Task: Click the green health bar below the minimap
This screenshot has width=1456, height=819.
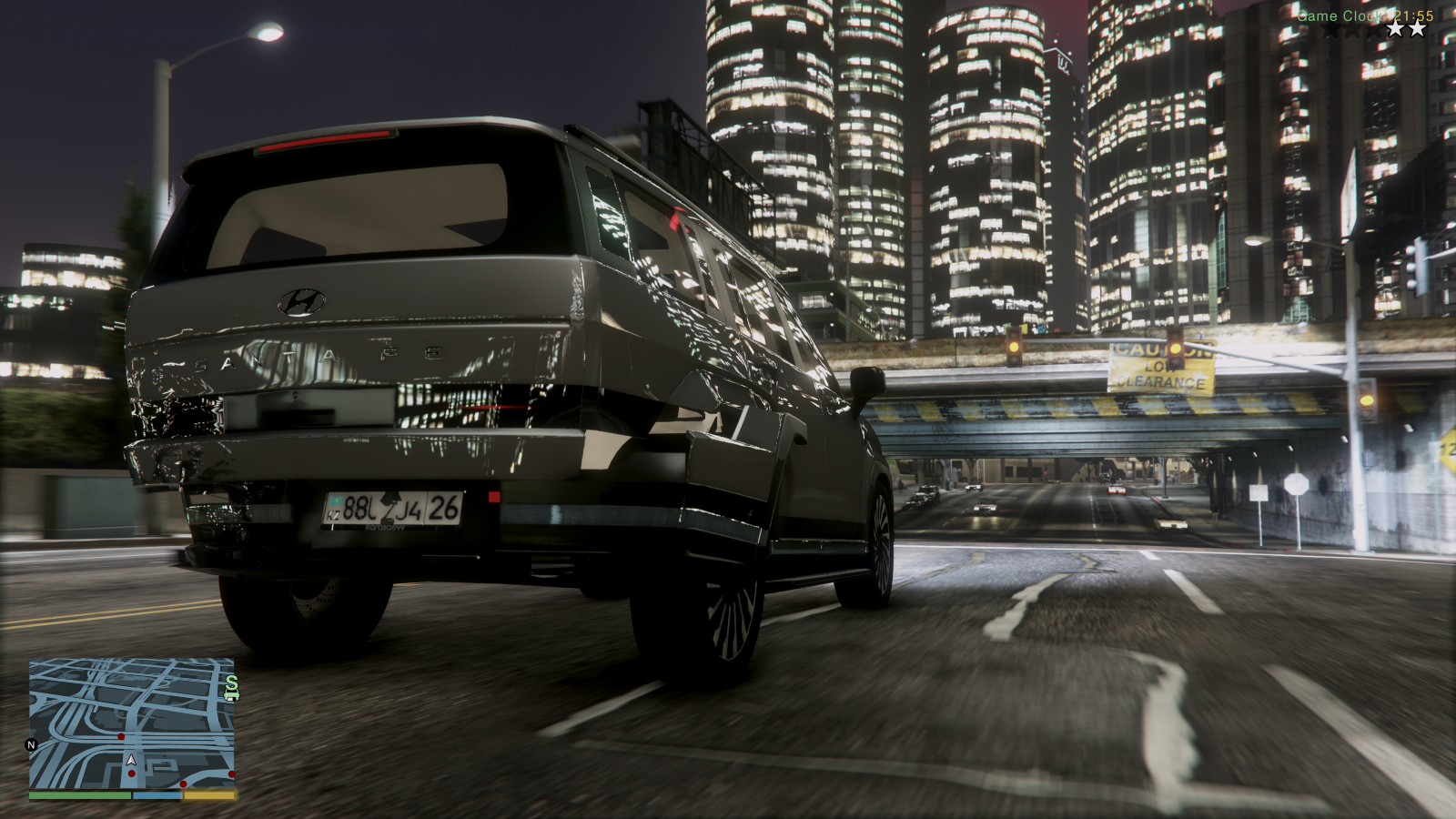Action: [82, 795]
